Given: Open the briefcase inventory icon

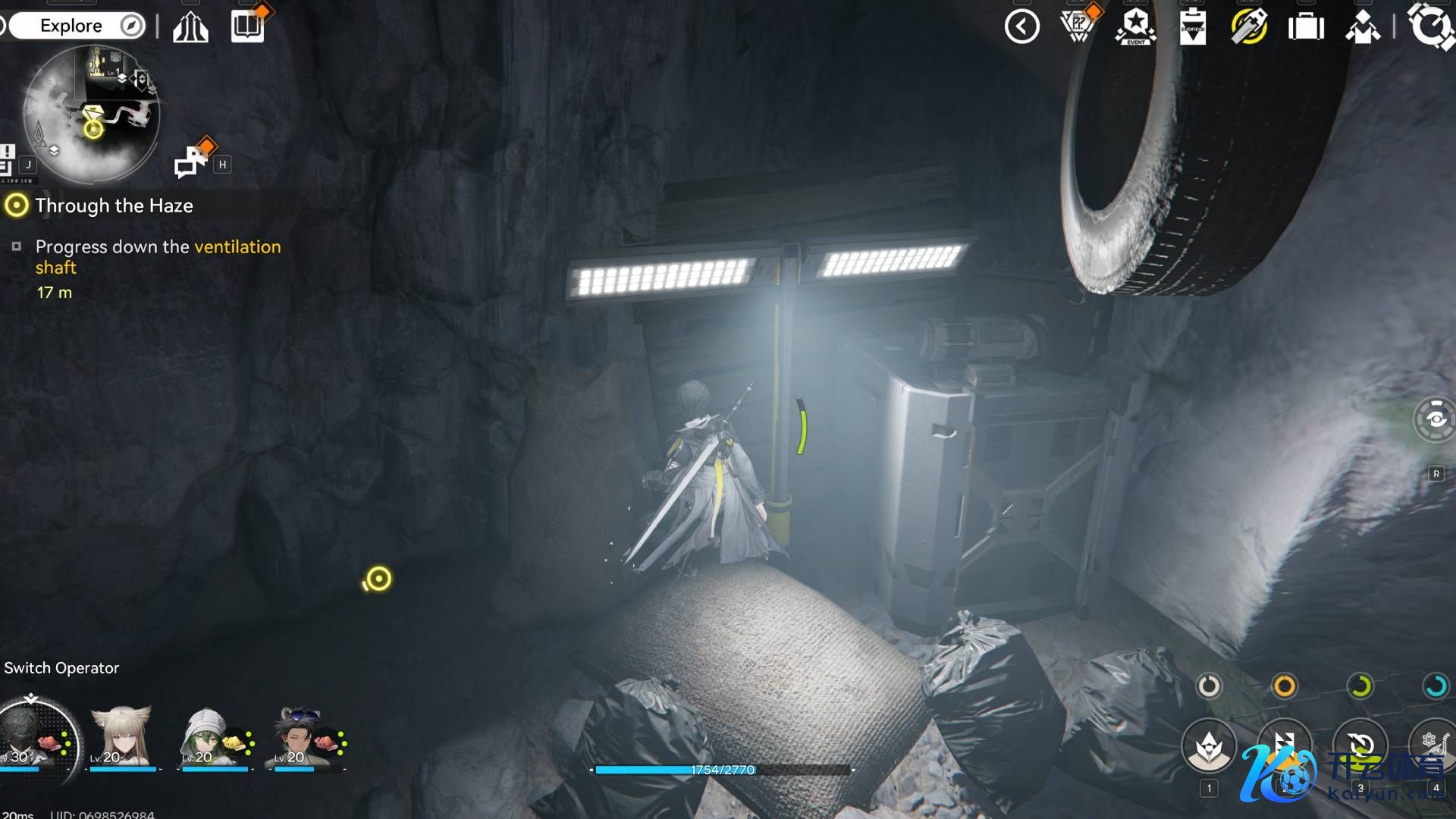Looking at the screenshot, I should (x=1306, y=27).
